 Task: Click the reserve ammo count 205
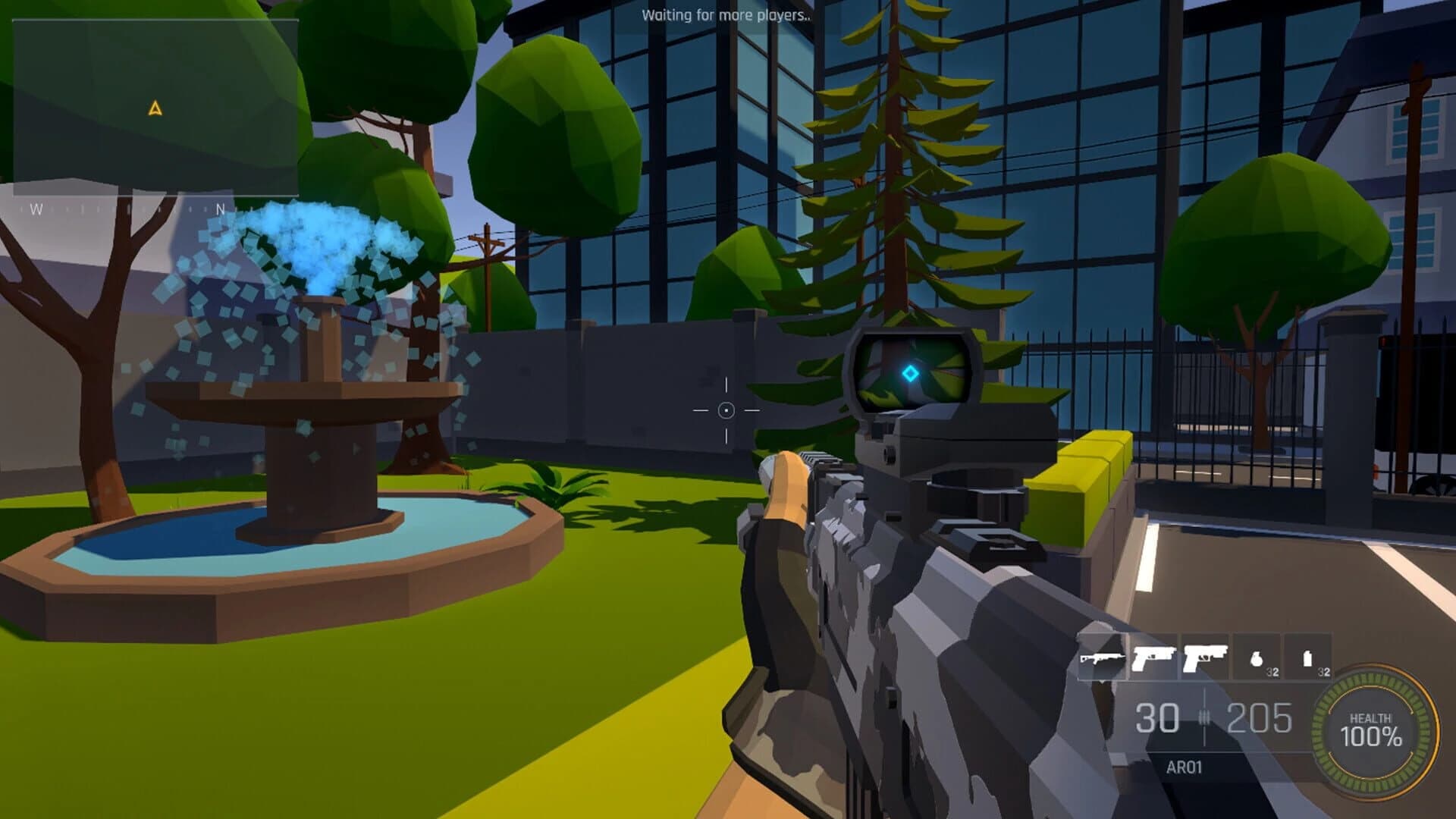[1259, 719]
